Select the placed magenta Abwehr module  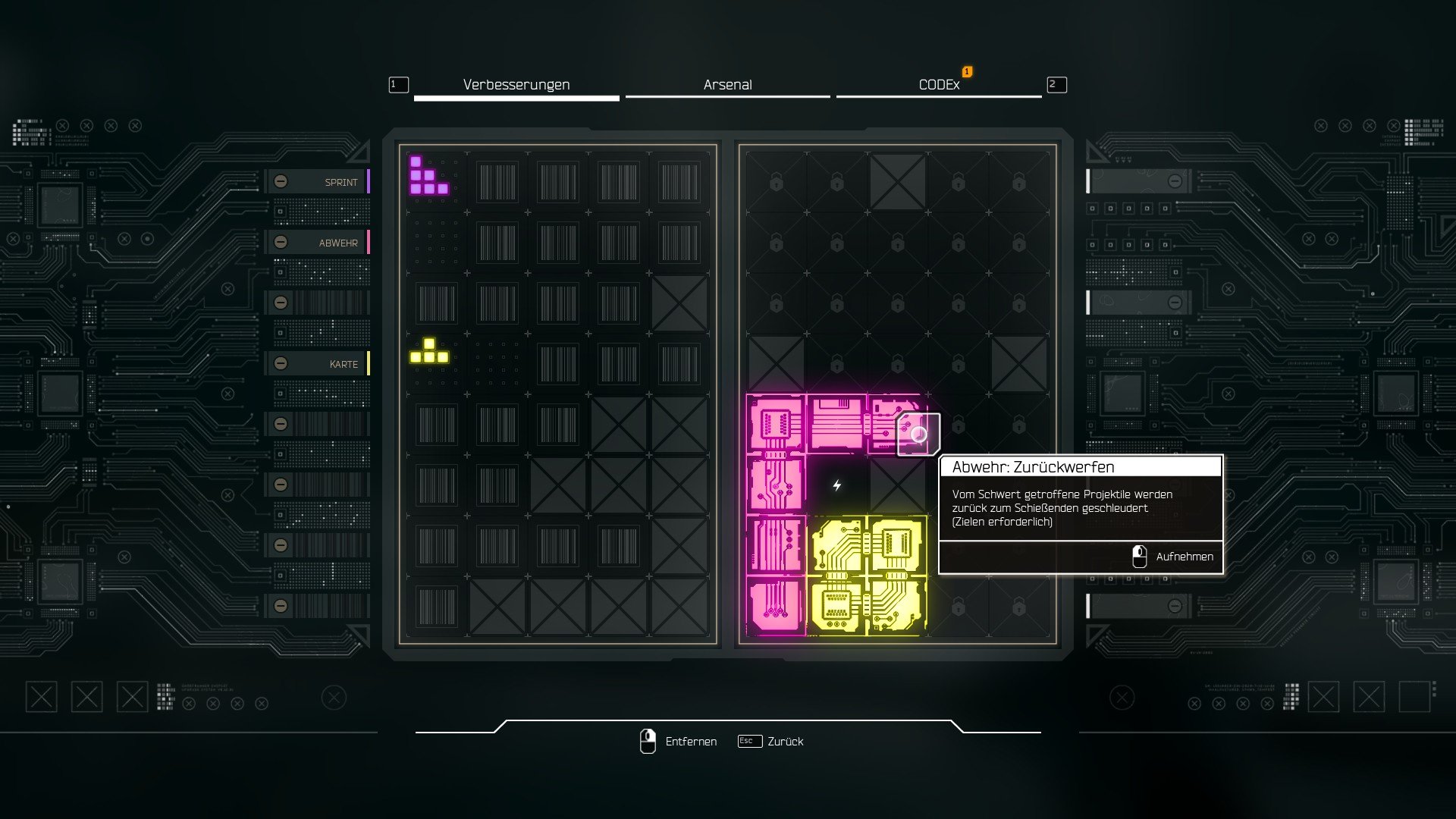click(777, 485)
